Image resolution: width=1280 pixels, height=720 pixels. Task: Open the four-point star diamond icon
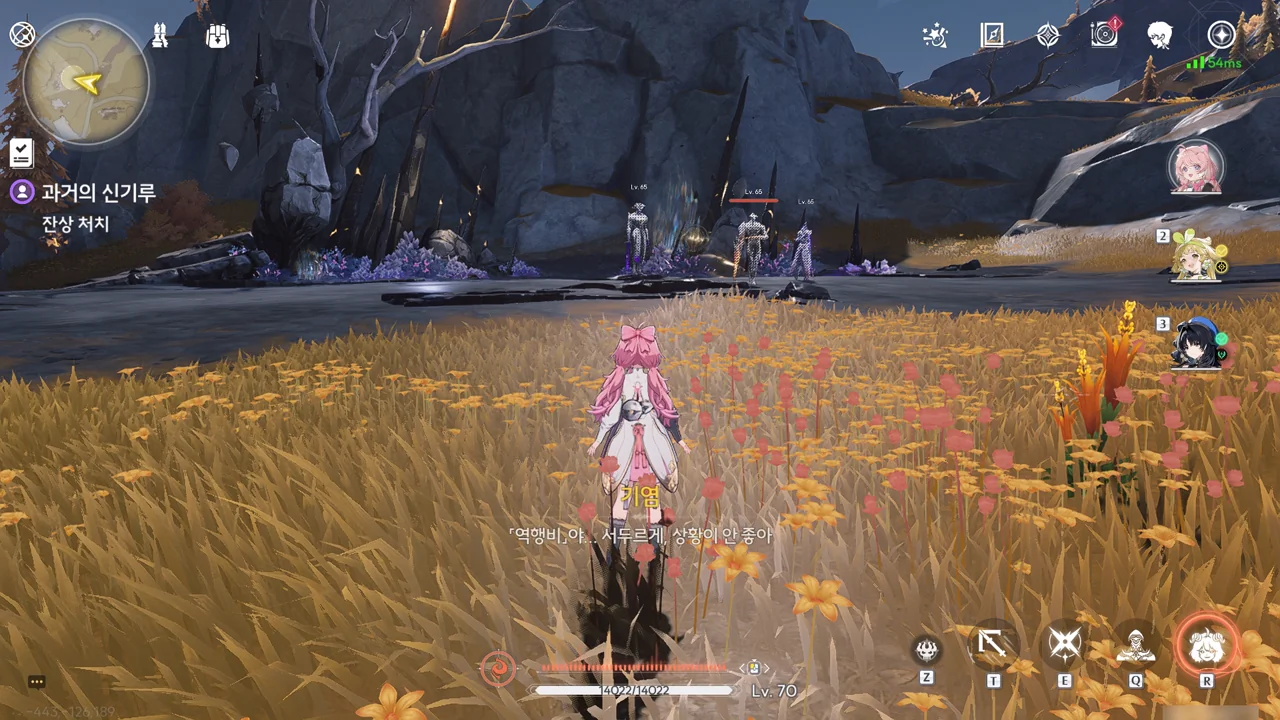[1048, 36]
